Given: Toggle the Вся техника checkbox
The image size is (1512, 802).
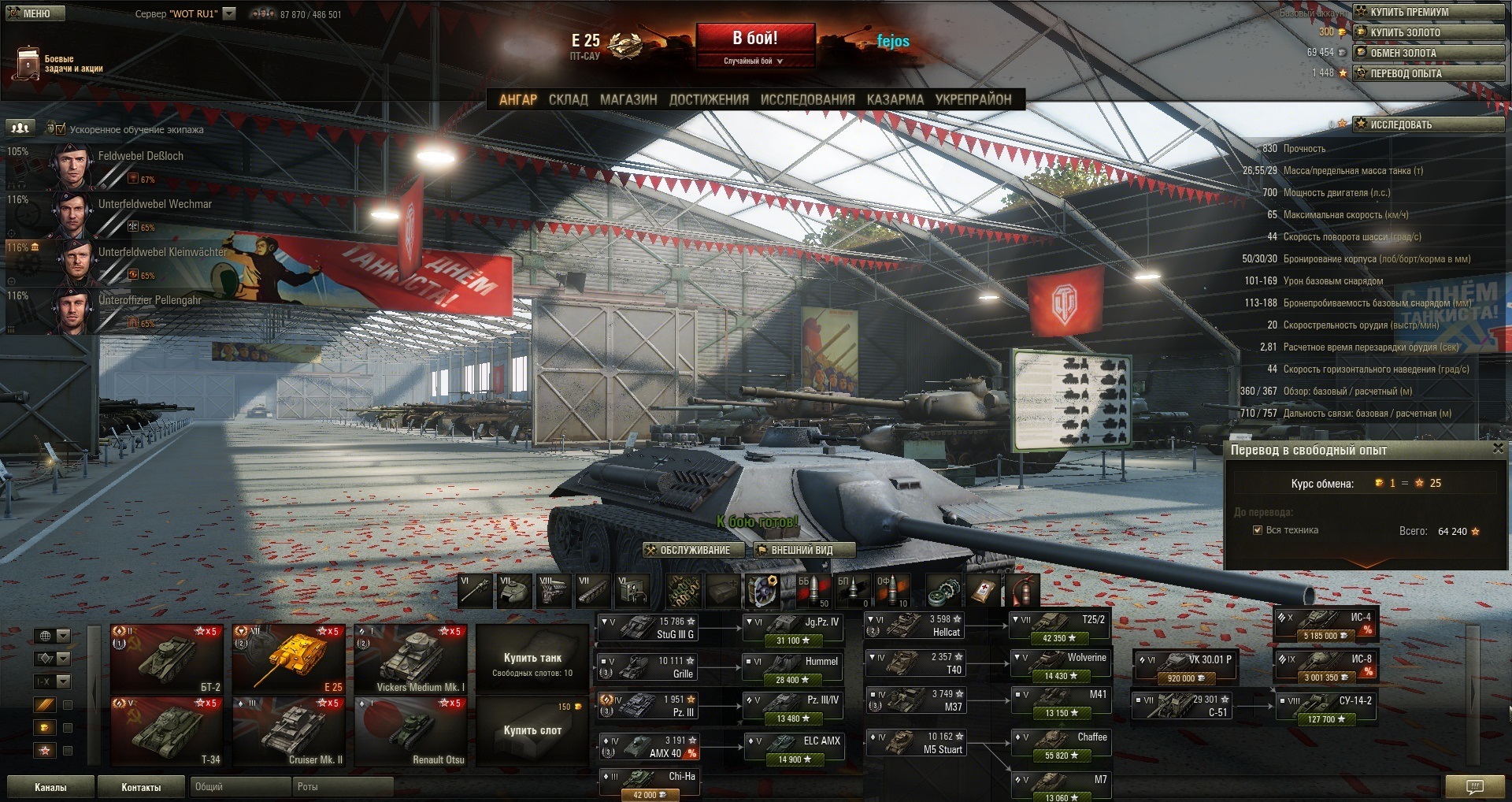Looking at the screenshot, I should pos(1258,530).
